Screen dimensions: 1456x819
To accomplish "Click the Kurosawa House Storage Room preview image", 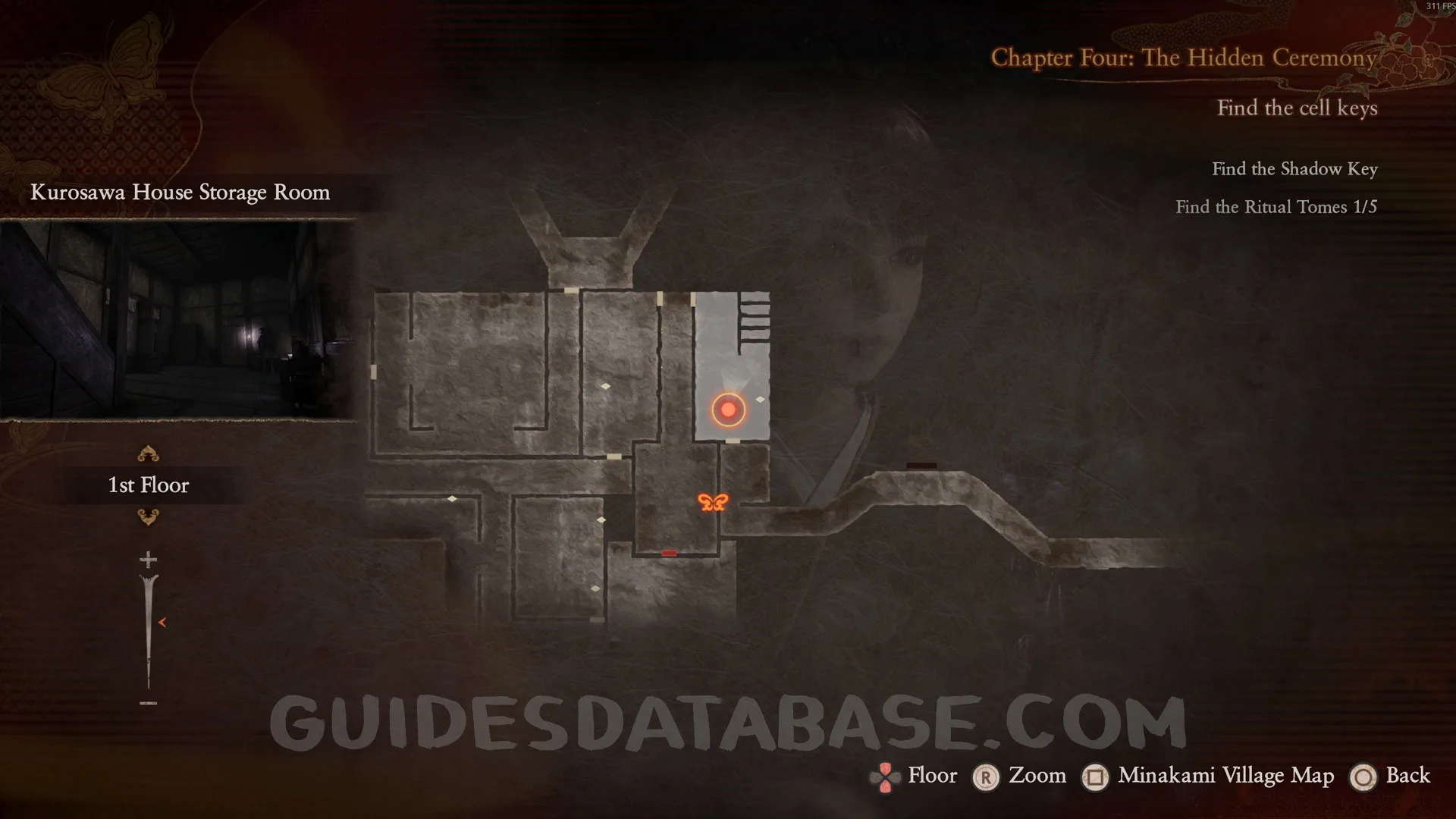I will pyautogui.click(x=177, y=319).
